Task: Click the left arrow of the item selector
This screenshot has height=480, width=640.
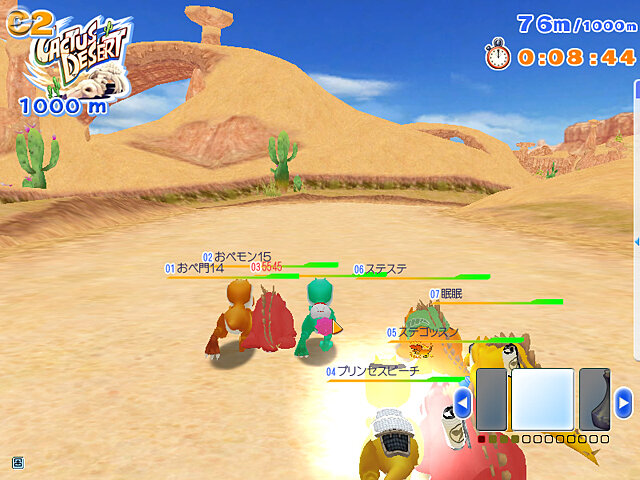Action: tap(463, 403)
